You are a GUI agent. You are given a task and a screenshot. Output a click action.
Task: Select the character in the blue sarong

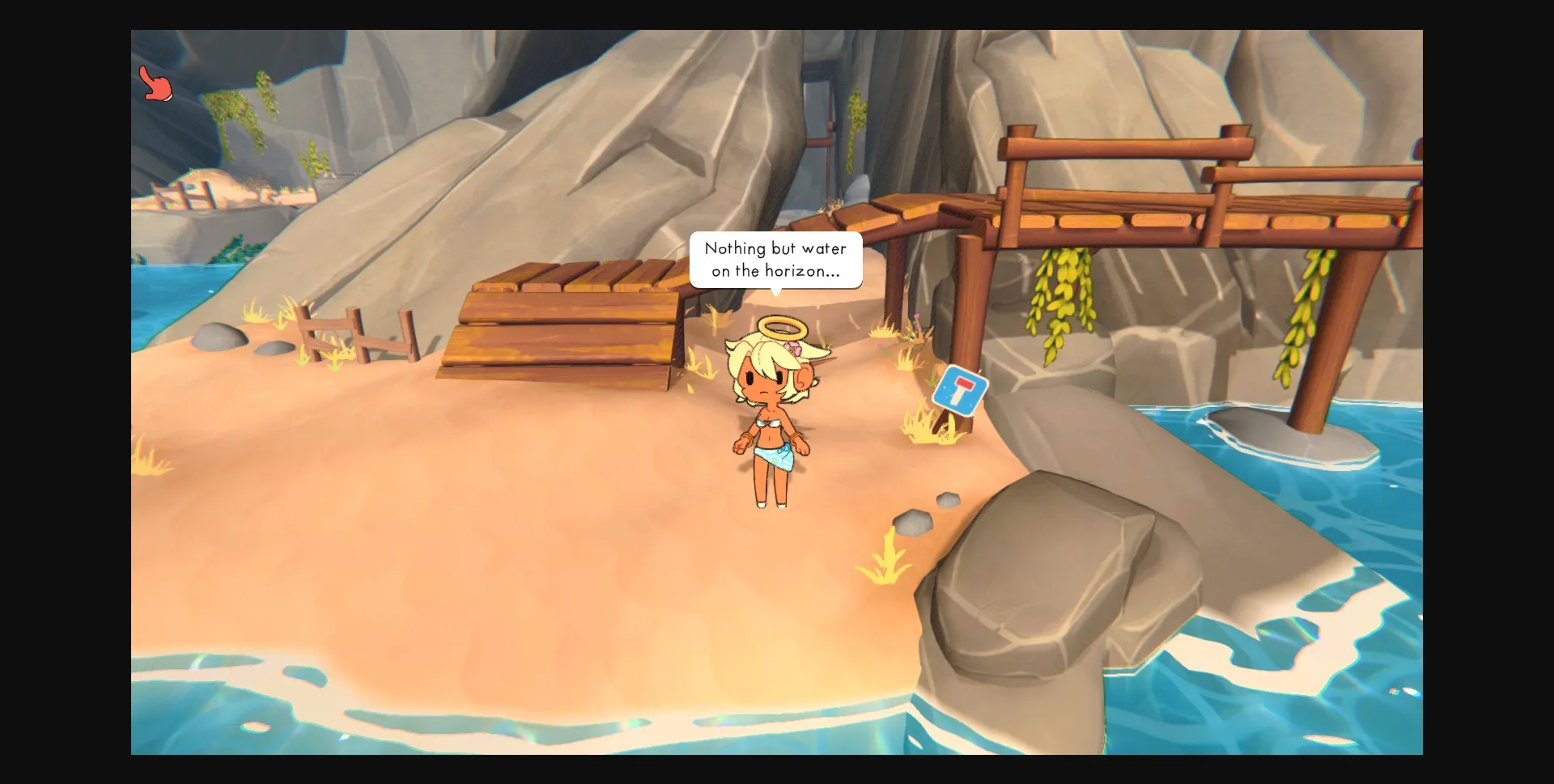(x=771, y=421)
